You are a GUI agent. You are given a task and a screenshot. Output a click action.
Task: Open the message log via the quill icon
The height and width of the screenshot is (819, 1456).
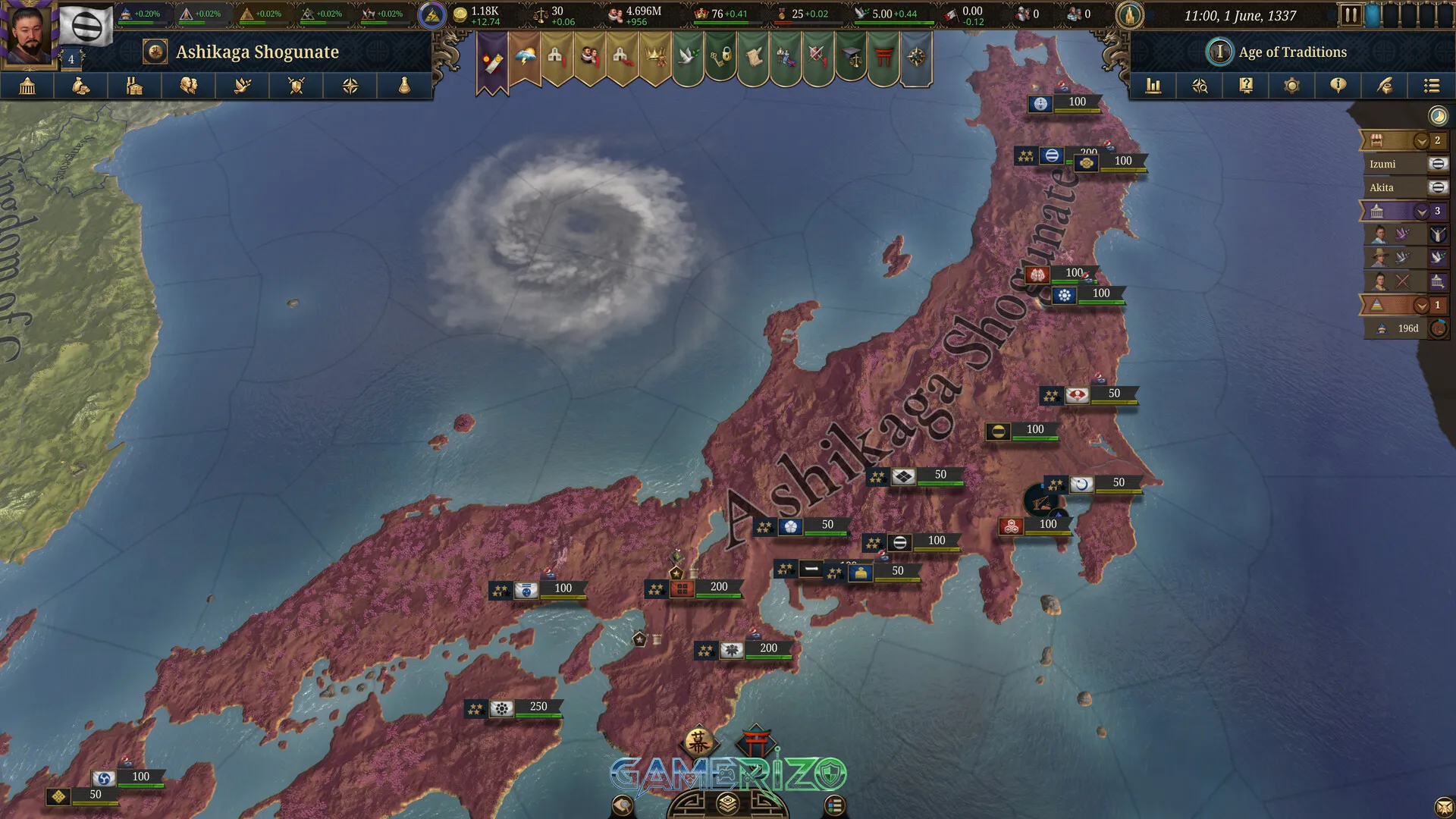(1385, 86)
